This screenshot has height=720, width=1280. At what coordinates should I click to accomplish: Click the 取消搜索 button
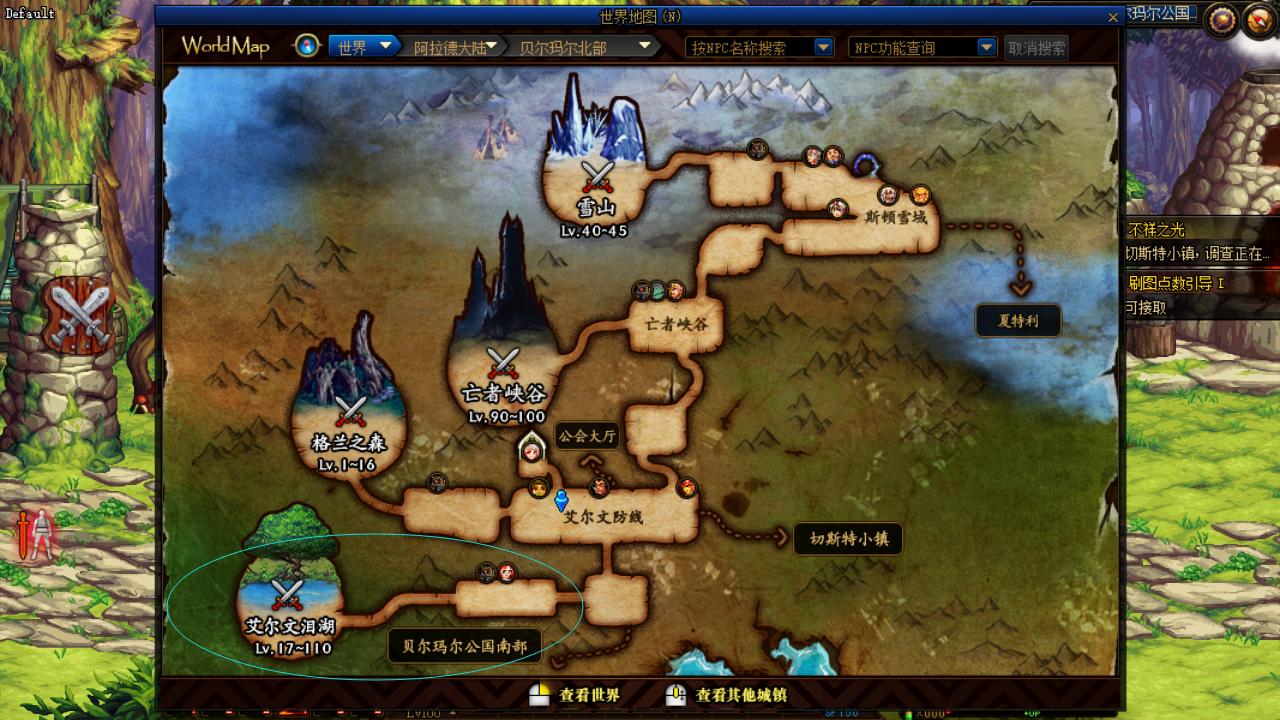1036,47
